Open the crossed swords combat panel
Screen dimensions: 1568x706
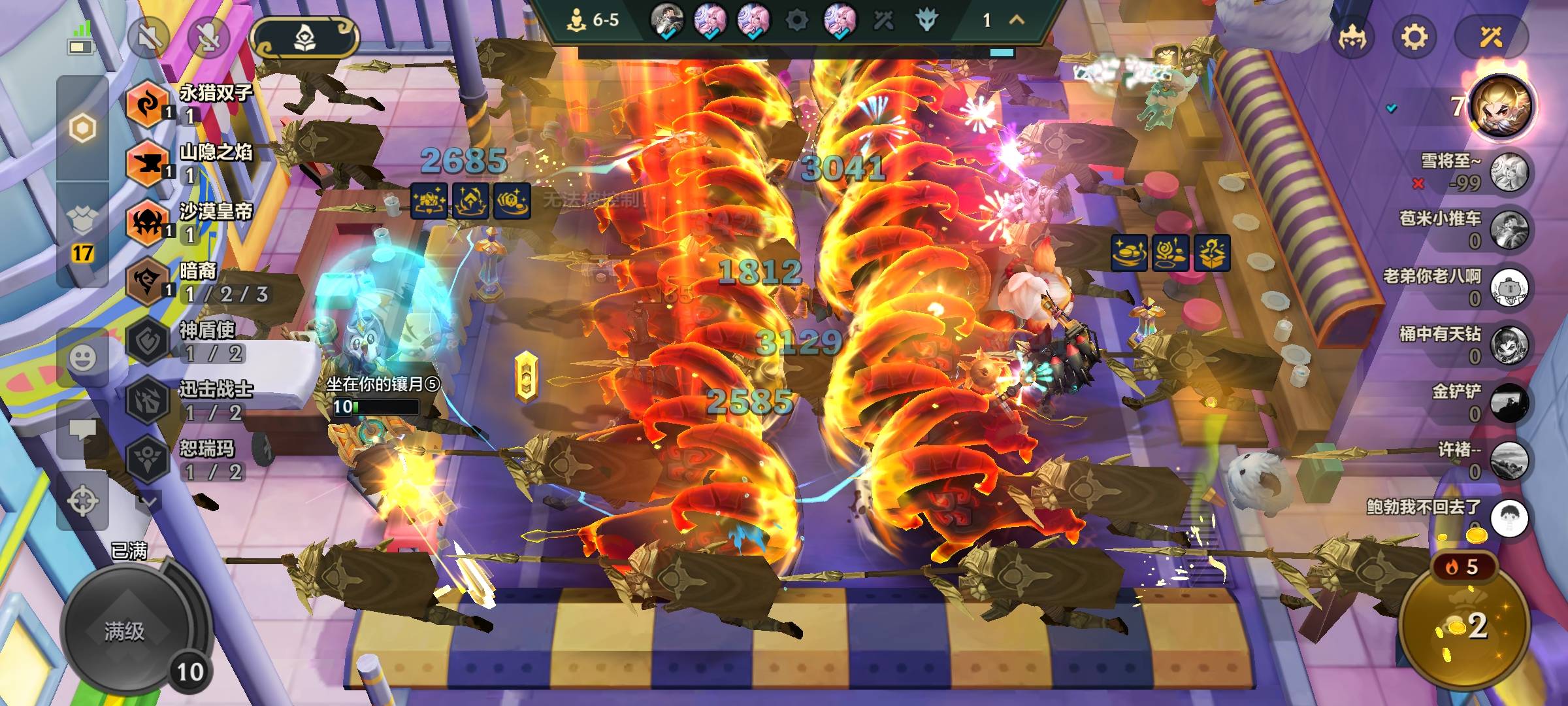[x=1491, y=37]
